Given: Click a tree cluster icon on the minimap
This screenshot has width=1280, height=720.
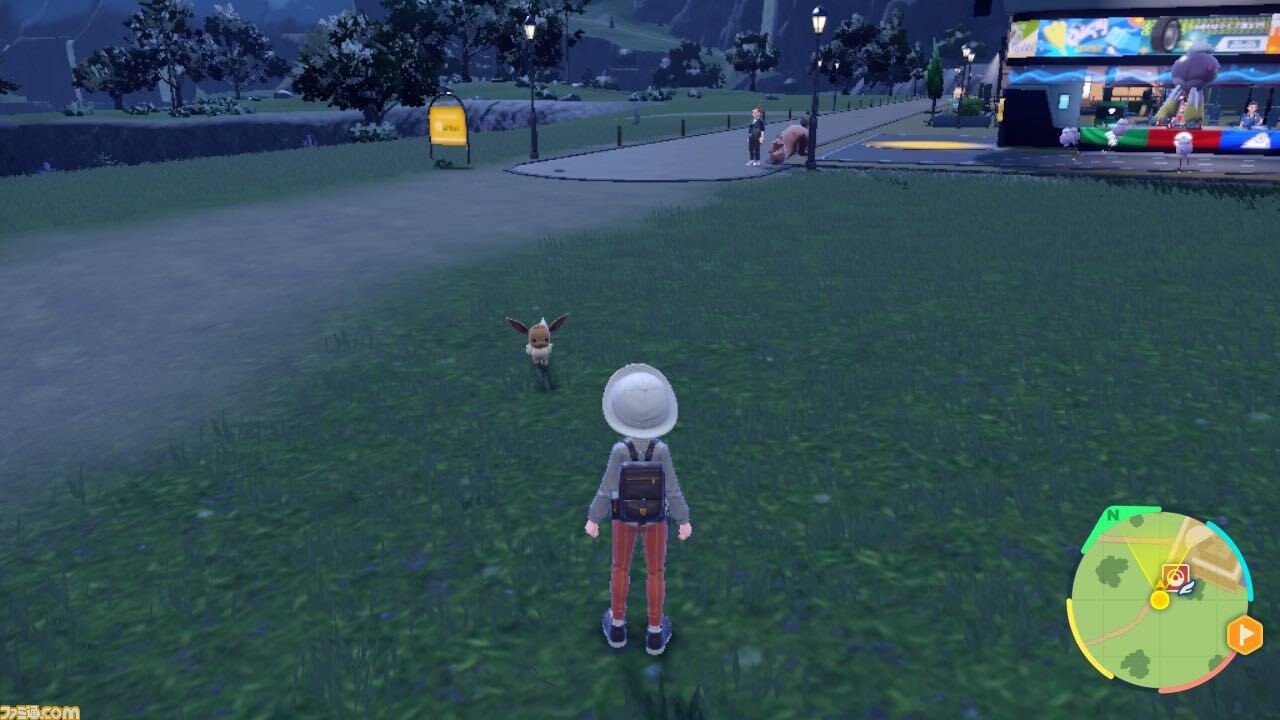Looking at the screenshot, I should (x=1115, y=570).
